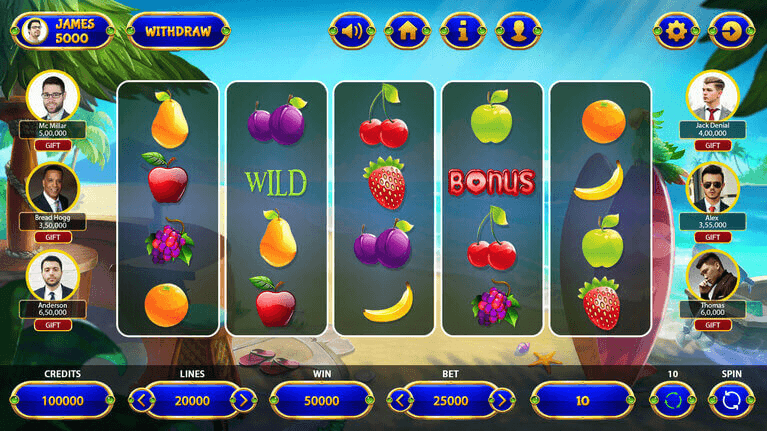The height and width of the screenshot is (431, 767).
Task: Open the gear settings menu
Action: 676,31
